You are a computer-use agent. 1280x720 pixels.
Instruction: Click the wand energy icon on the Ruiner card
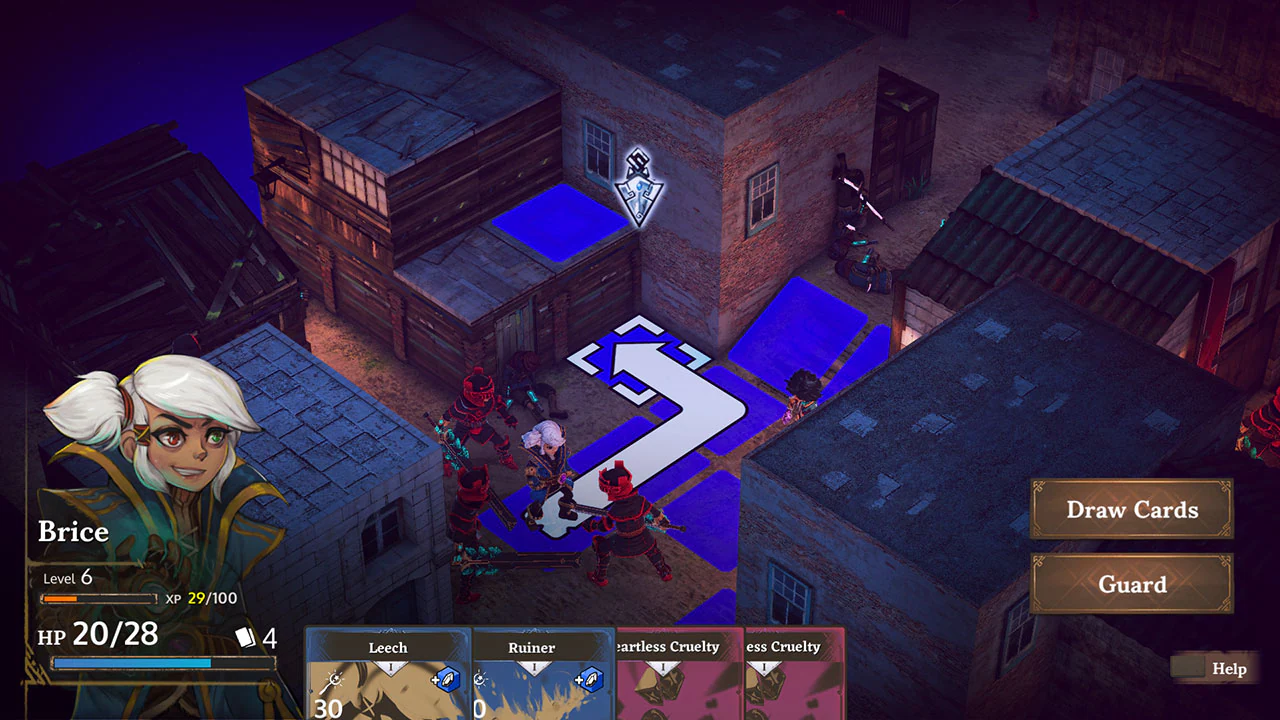[x=482, y=680]
